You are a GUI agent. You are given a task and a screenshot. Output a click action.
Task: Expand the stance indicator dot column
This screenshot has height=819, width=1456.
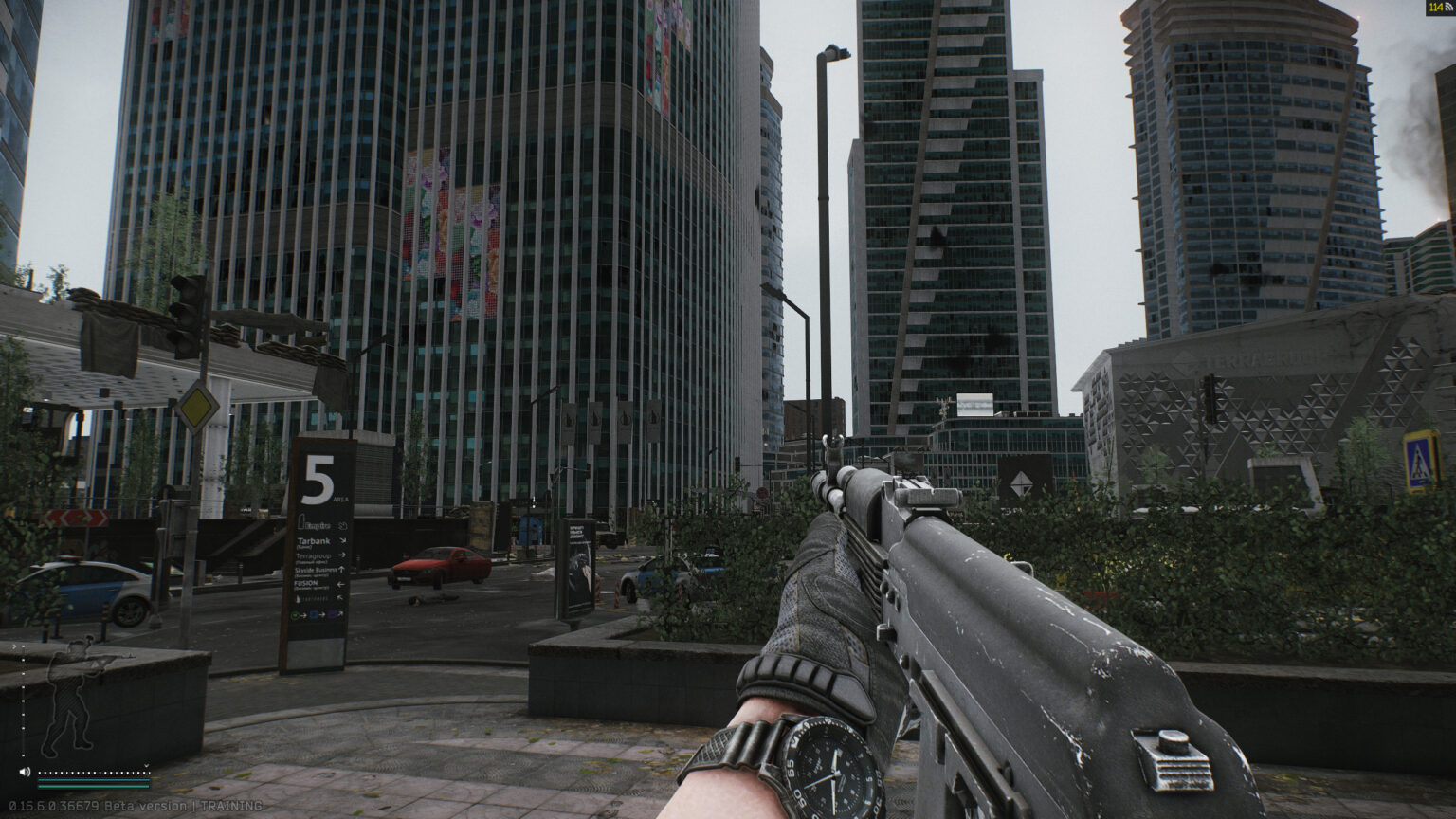pyautogui.click(x=23, y=700)
